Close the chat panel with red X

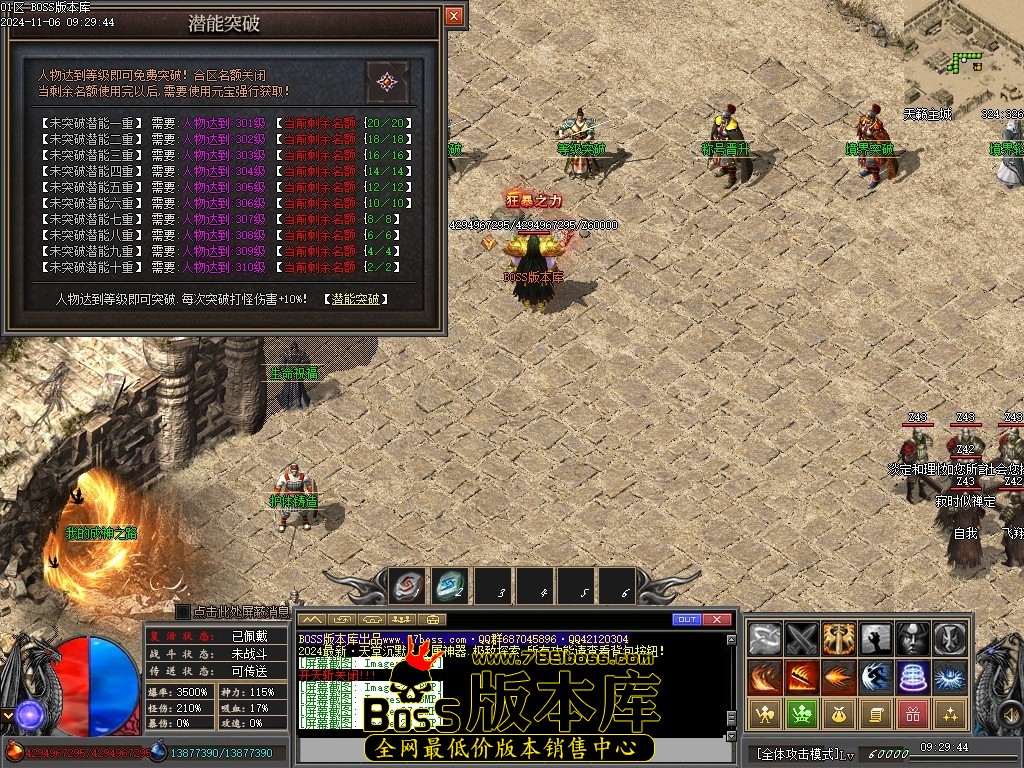pos(717,620)
